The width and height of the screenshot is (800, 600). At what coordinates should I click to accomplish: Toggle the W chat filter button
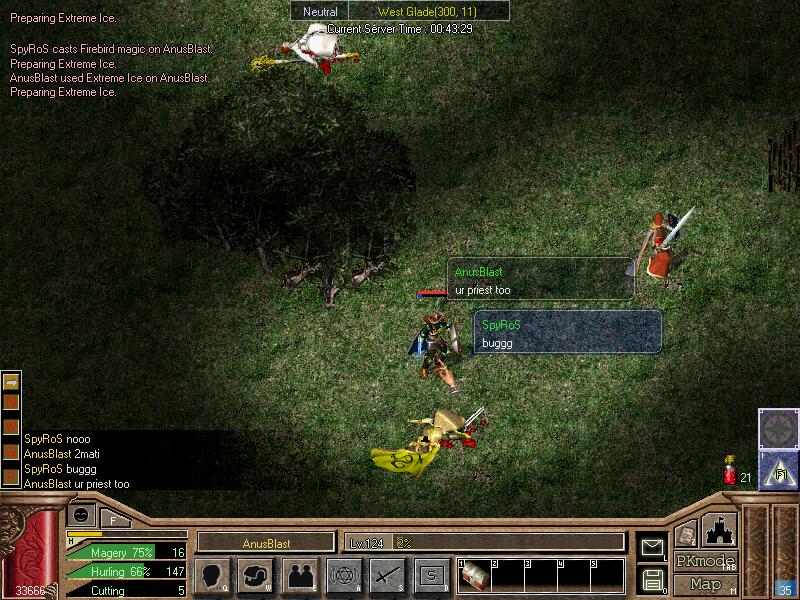click(12, 425)
